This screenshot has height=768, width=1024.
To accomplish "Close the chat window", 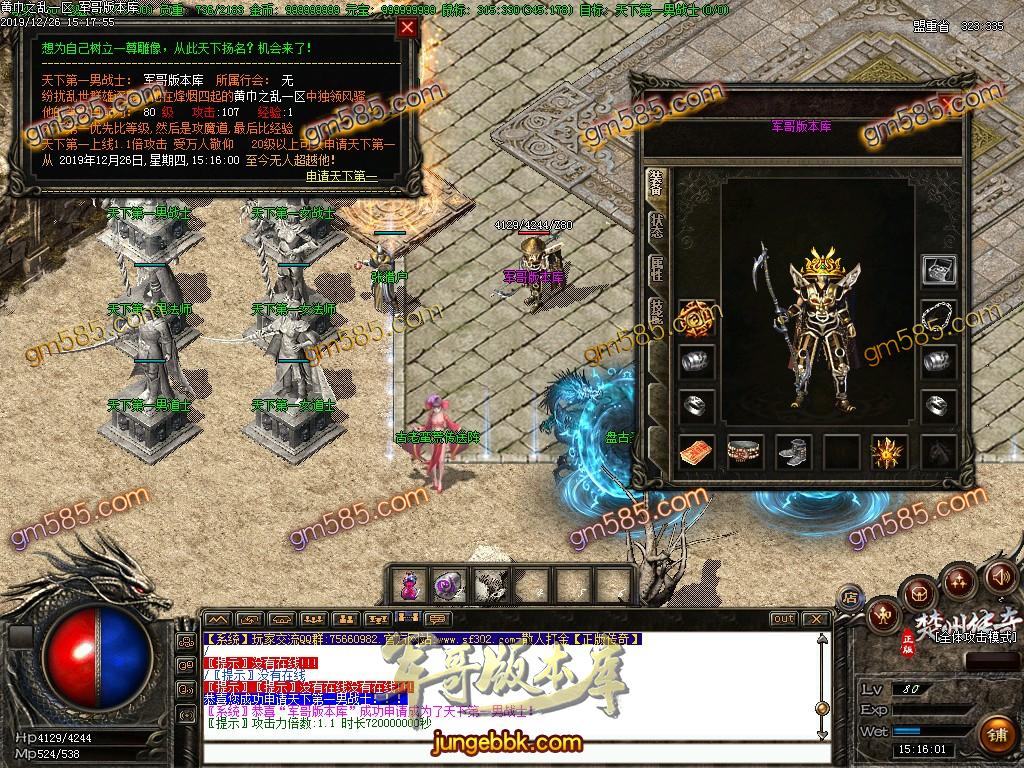I will point(816,619).
